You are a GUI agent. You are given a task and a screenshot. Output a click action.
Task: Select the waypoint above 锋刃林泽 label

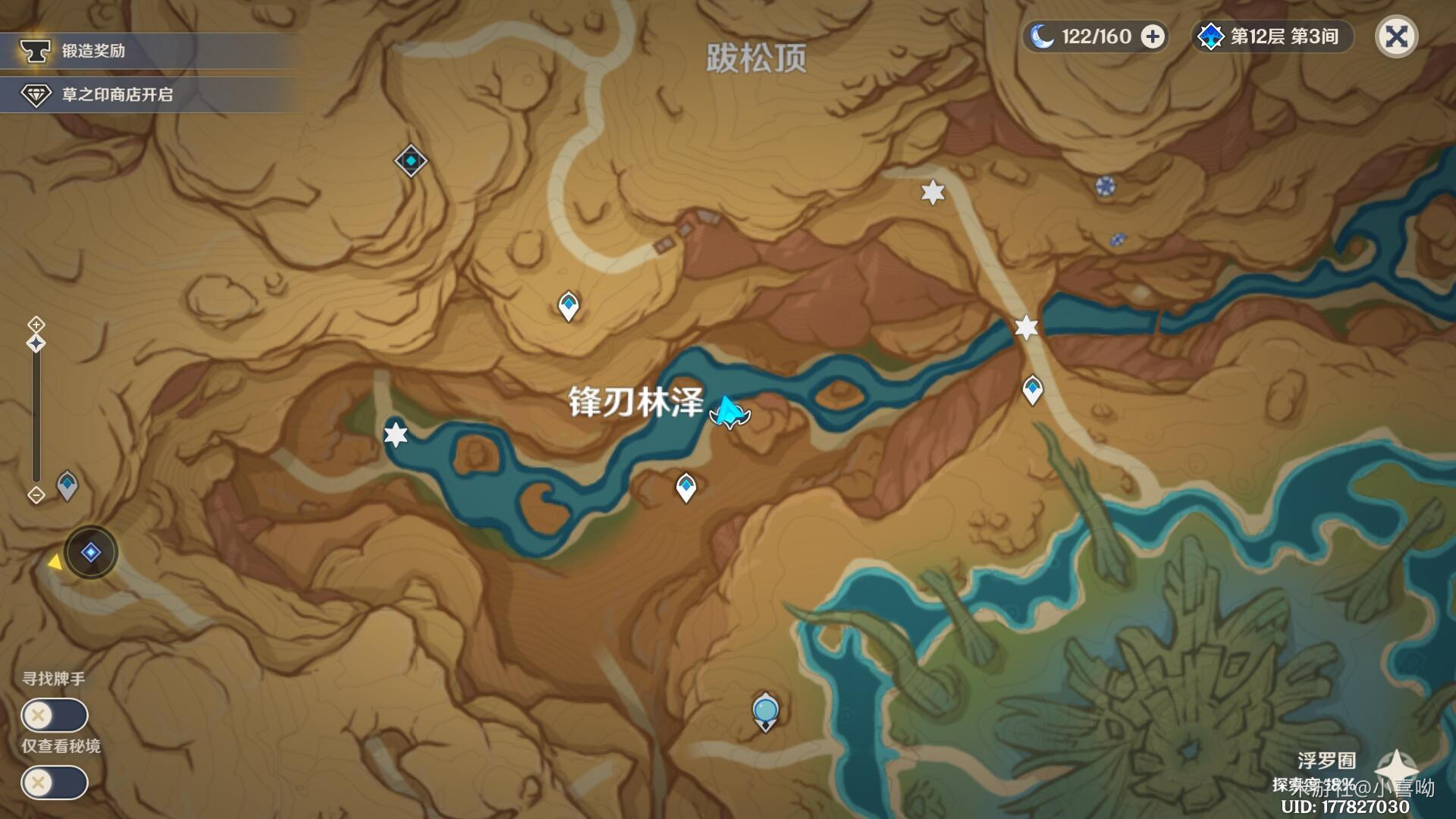point(569,306)
